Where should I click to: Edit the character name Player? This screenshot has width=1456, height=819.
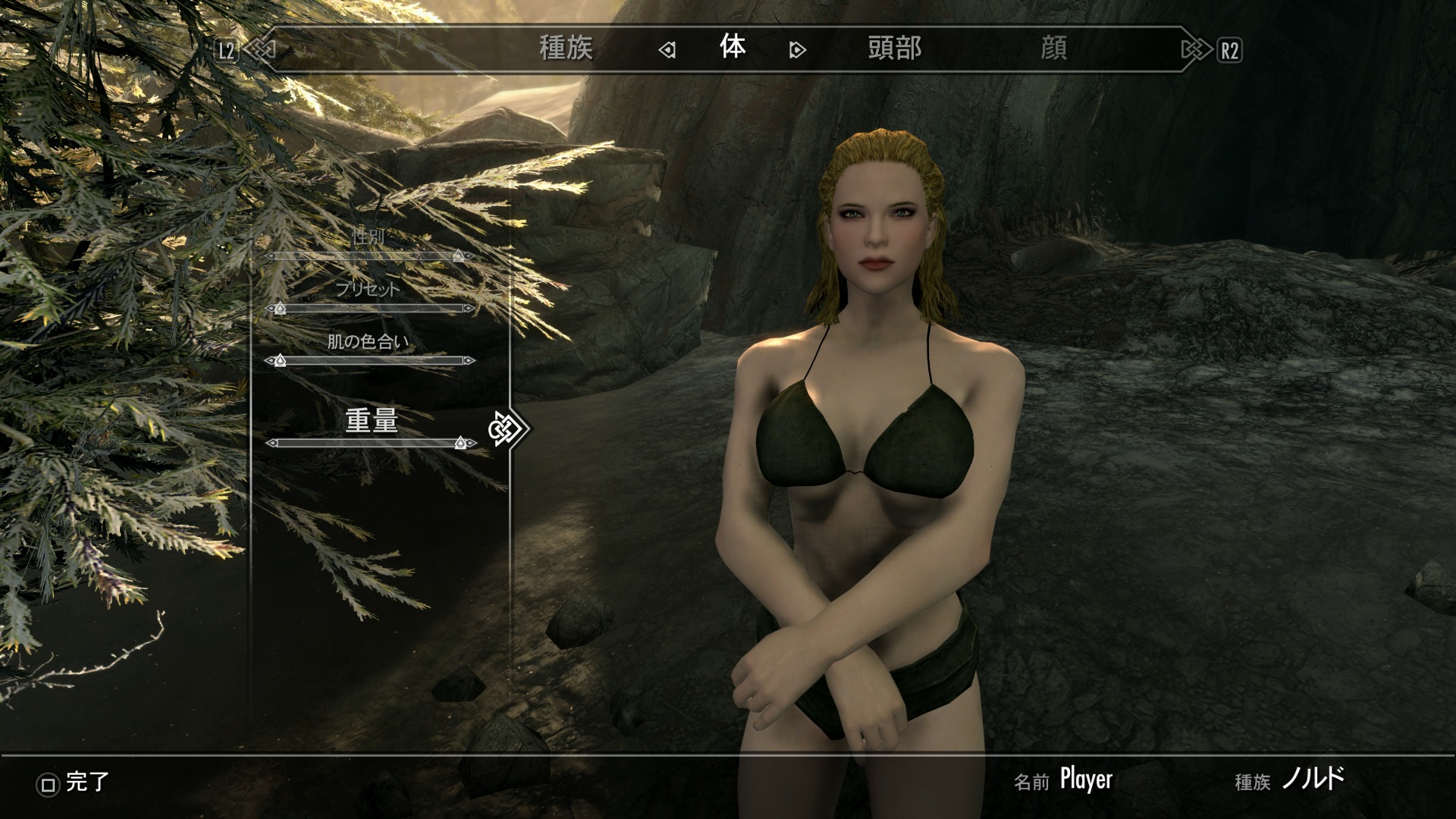tap(1086, 780)
